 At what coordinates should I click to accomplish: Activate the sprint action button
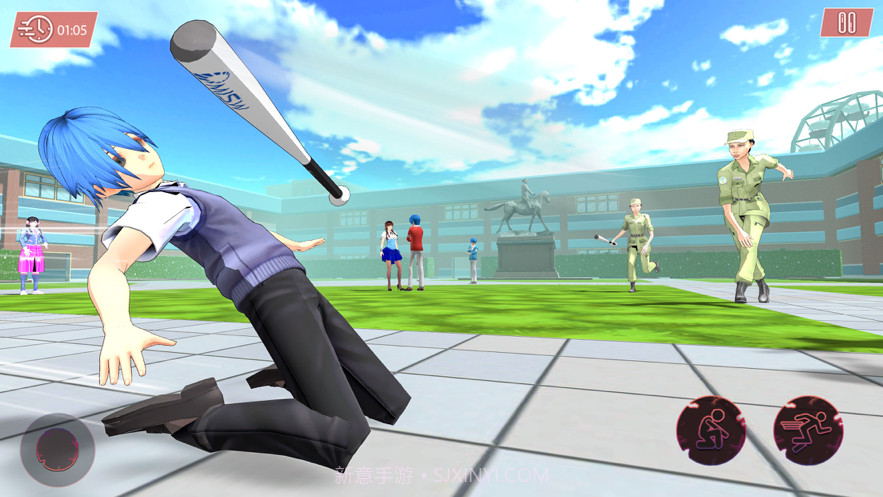click(x=808, y=431)
